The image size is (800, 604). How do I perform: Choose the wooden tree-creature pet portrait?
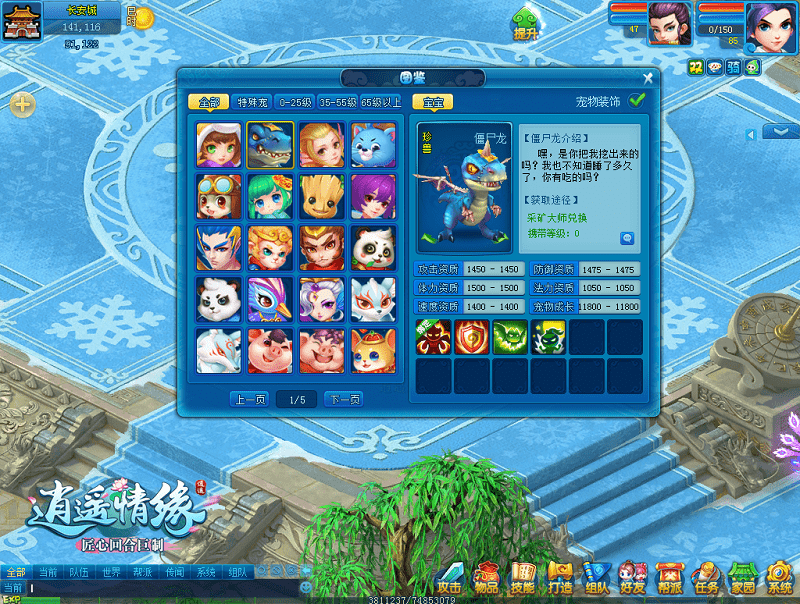(321, 196)
